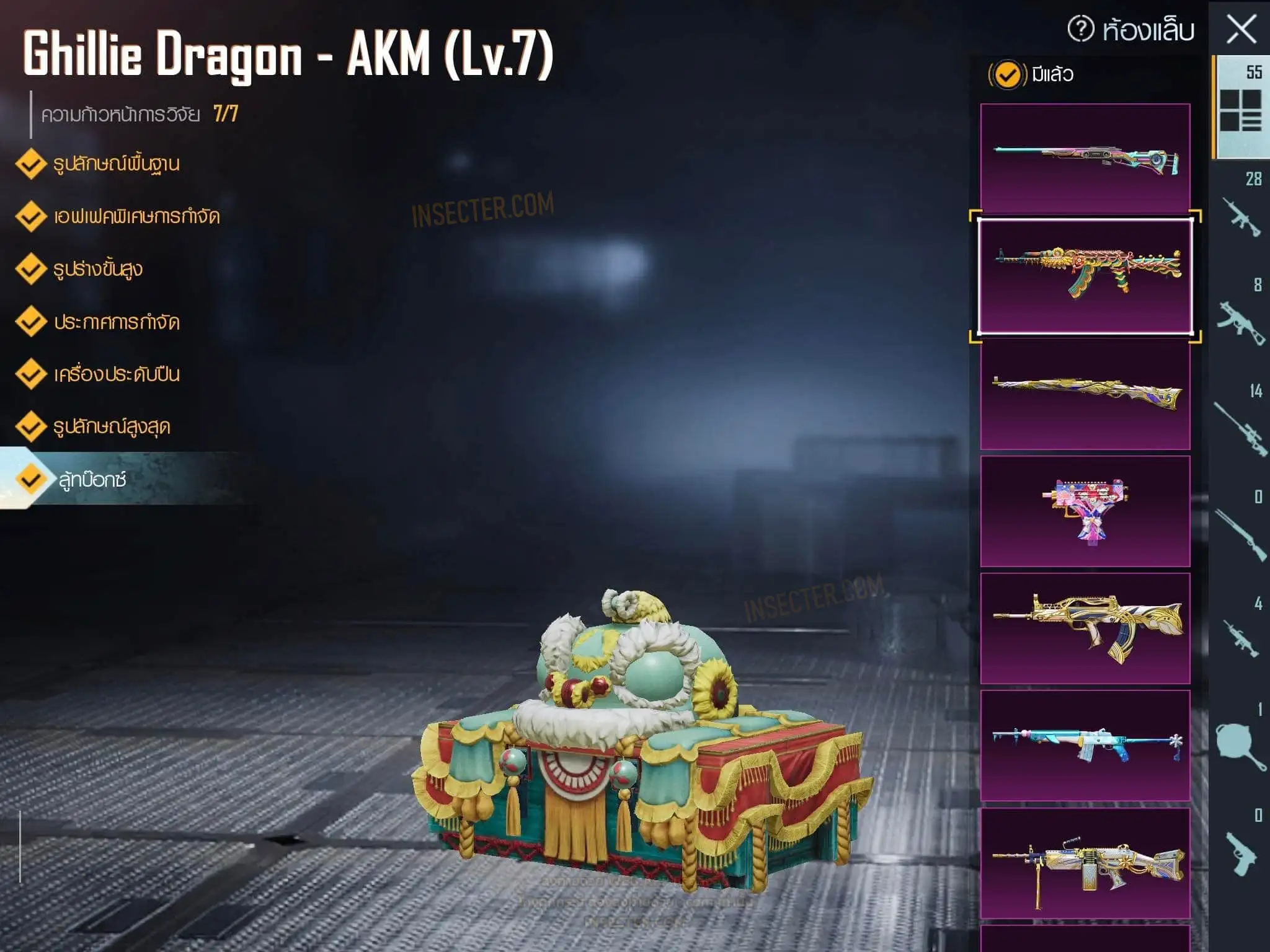This screenshot has width=1270, height=952.
Task: Pick the gold and white rifle skin thumbnail
Action: click(1085, 394)
